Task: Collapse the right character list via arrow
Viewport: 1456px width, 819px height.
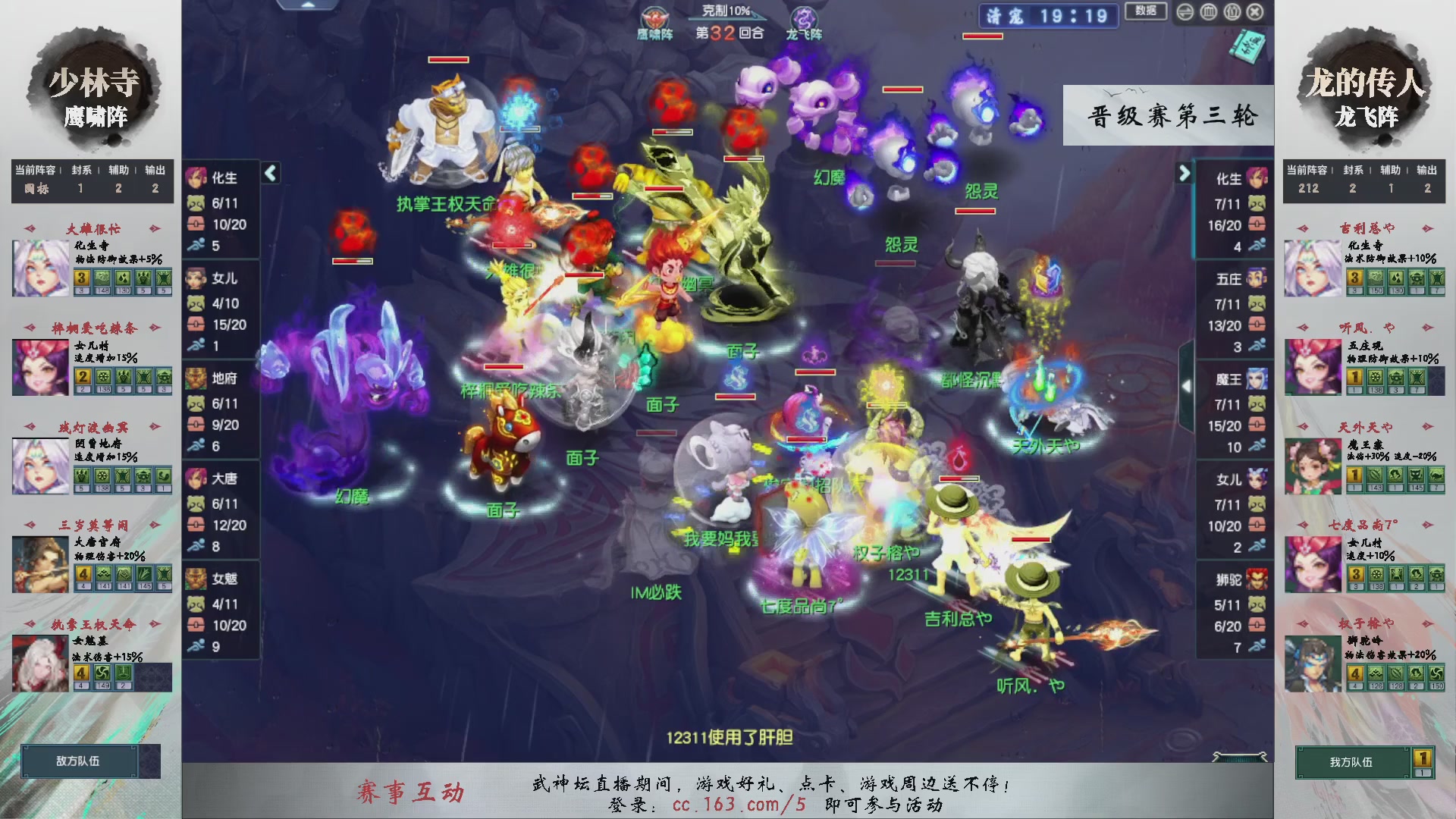Action: [x=1185, y=173]
